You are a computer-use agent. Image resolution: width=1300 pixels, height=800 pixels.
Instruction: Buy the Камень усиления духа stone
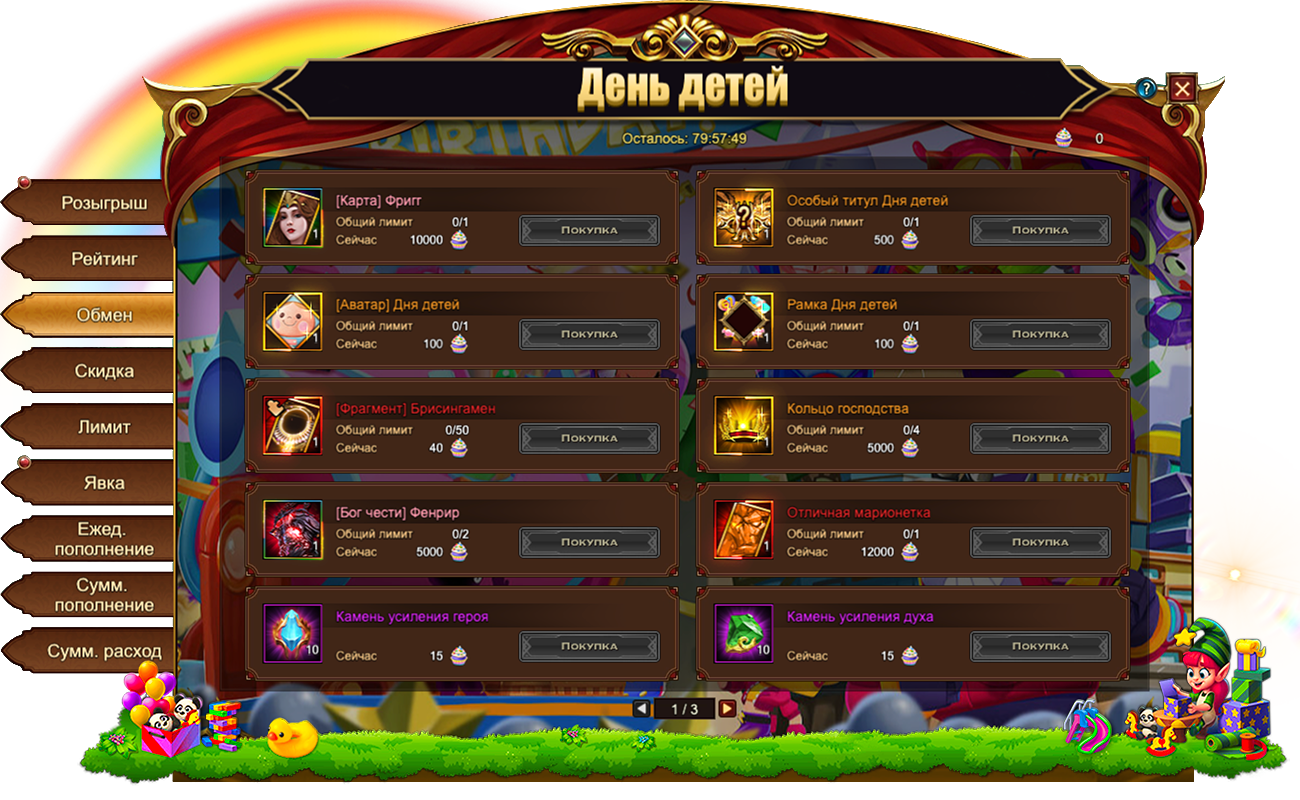(x=1040, y=646)
